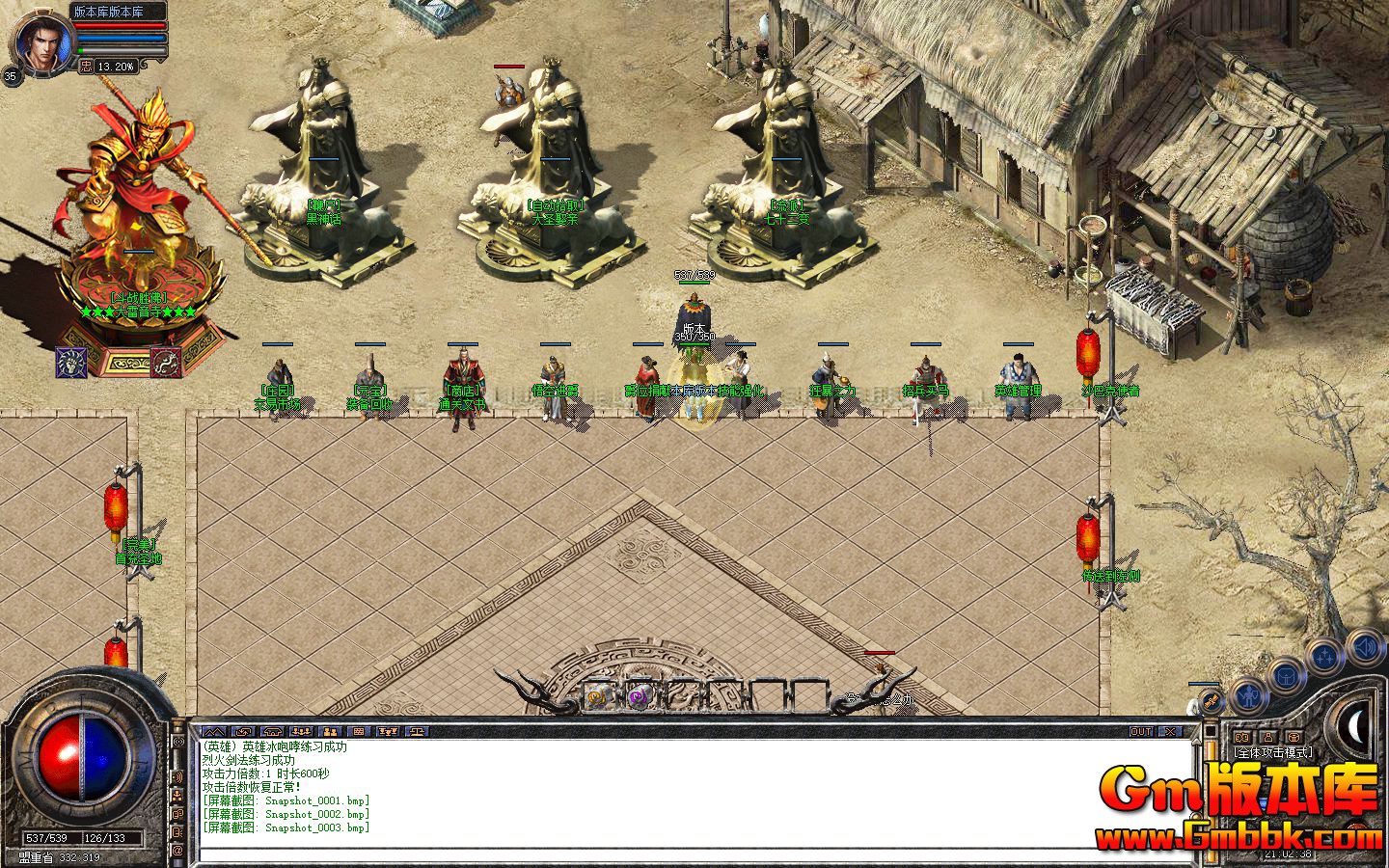Viewport: 1389px width, 868px height.
Task: Click the @ icon left of the chat window
Action: click(x=177, y=850)
